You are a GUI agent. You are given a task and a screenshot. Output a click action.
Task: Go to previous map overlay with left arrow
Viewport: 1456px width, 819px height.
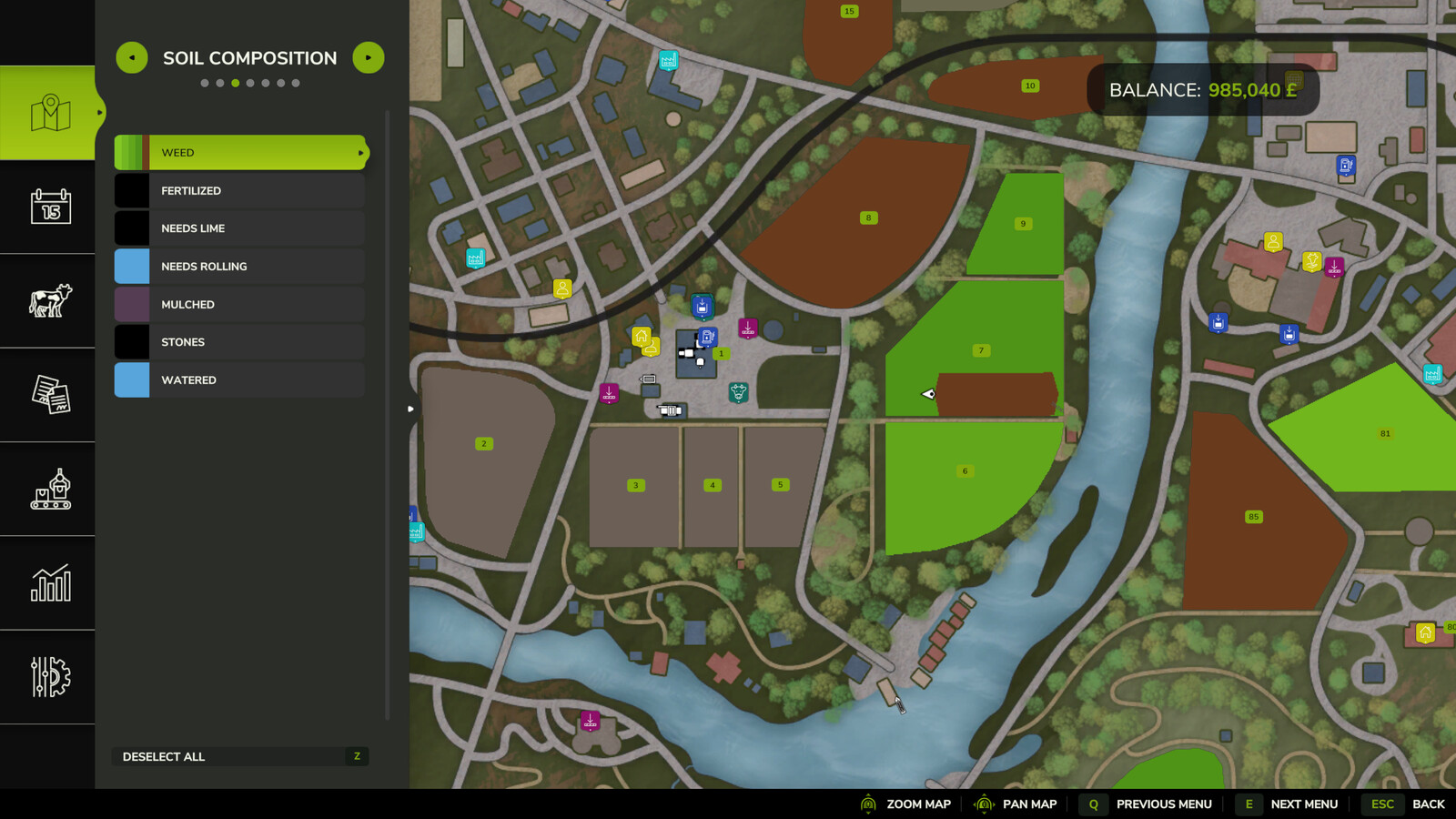pos(132,58)
